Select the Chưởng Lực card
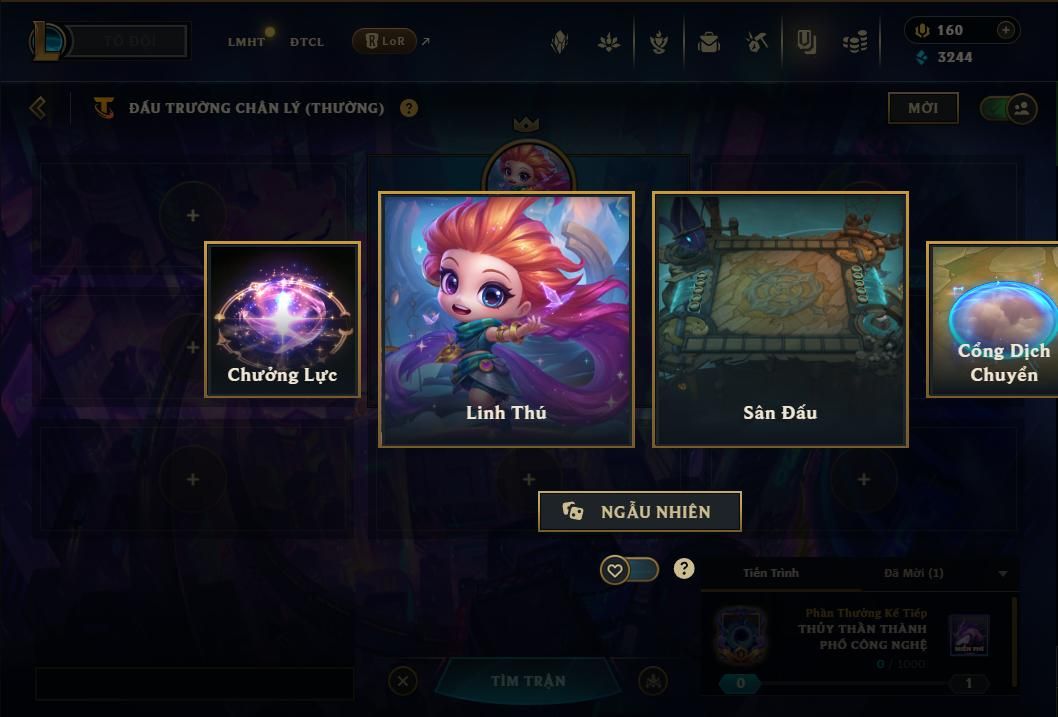This screenshot has width=1058, height=717. 282,319
